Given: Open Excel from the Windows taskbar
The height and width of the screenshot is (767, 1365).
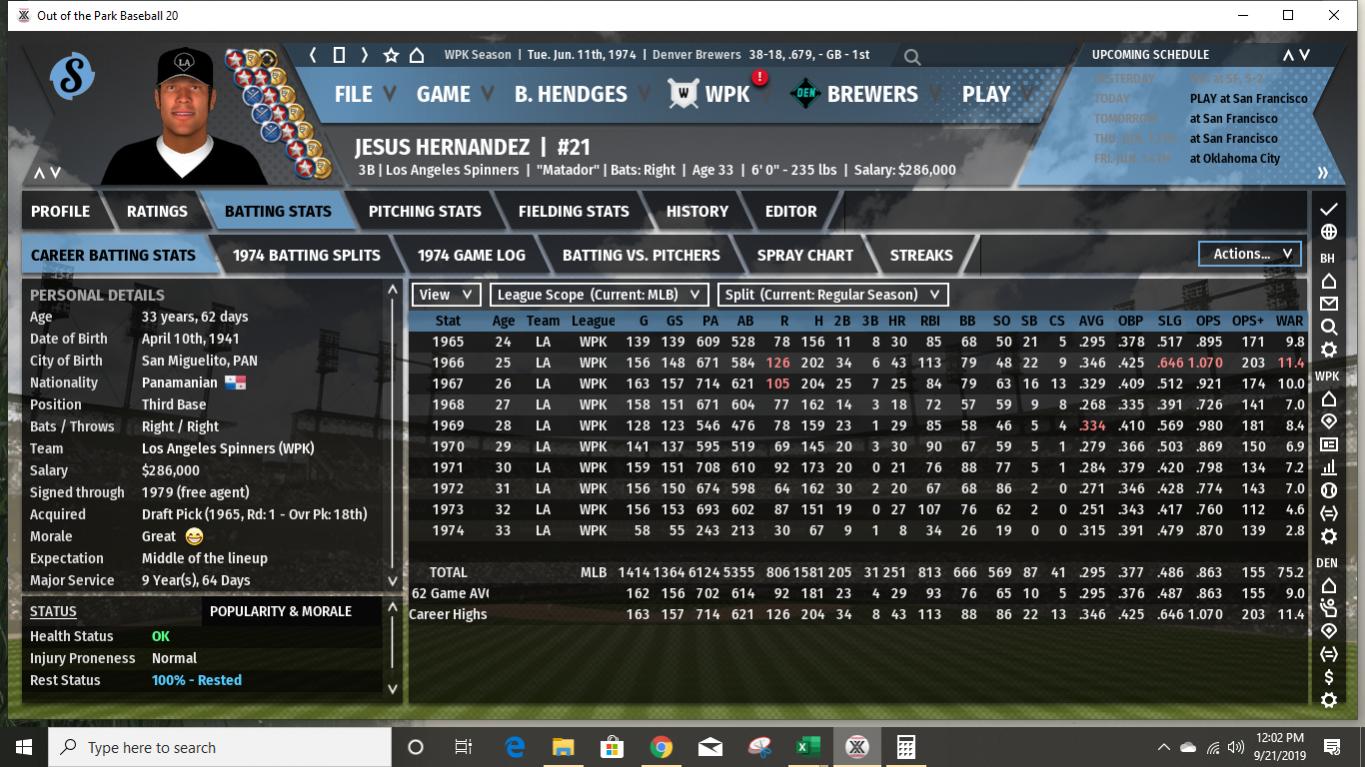Looking at the screenshot, I should pos(808,746).
